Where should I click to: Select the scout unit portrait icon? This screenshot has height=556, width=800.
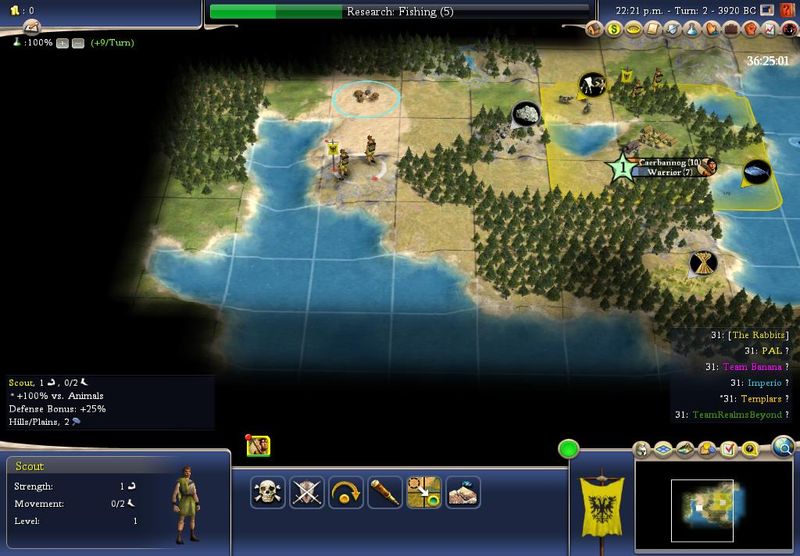(x=259, y=447)
